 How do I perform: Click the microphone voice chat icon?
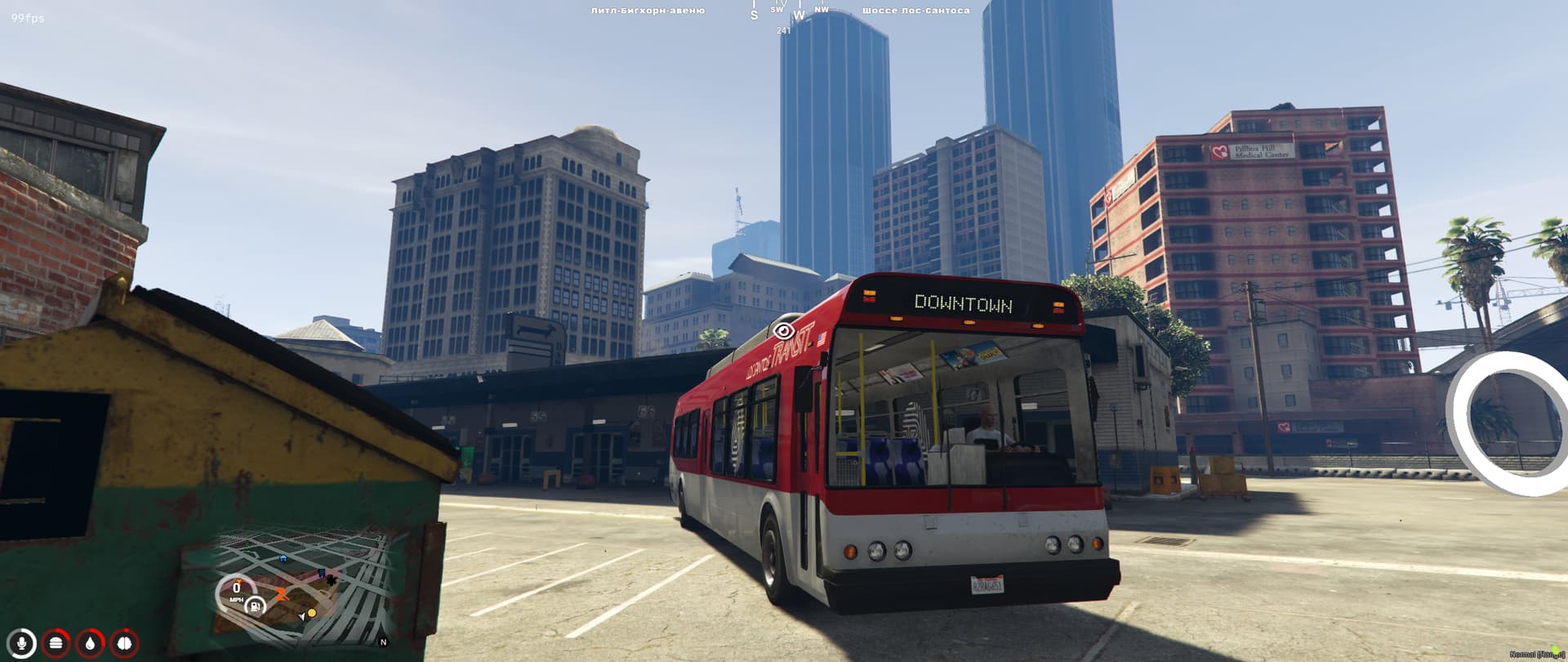tap(21, 644)
